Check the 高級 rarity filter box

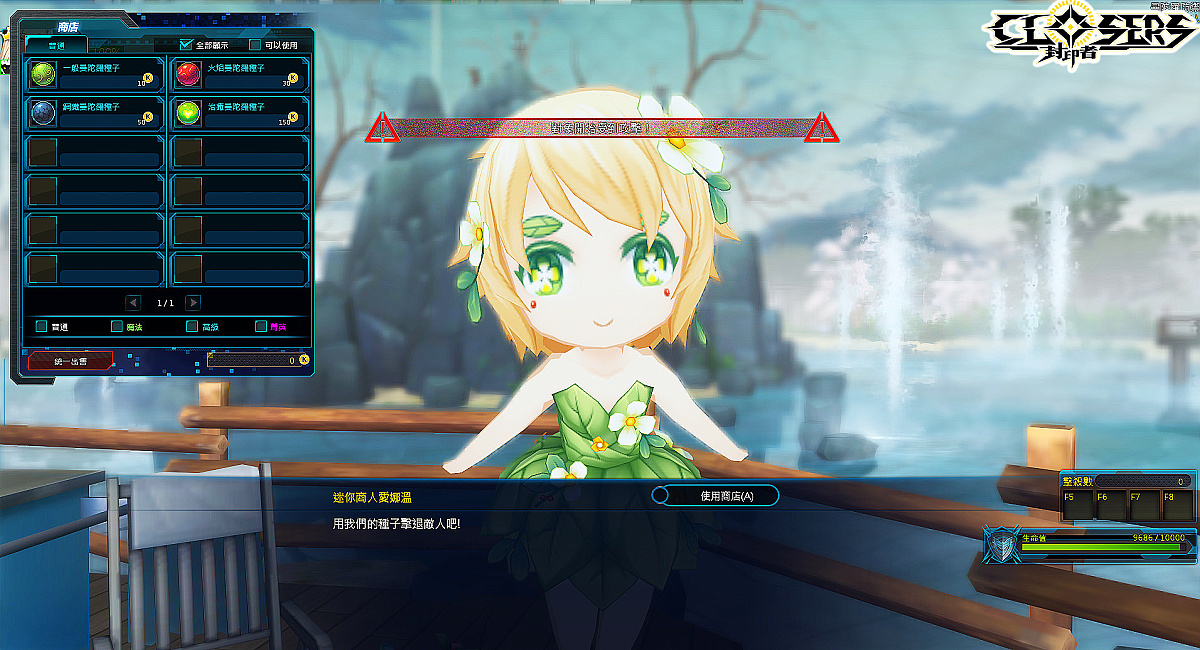(x=192, y=326)
